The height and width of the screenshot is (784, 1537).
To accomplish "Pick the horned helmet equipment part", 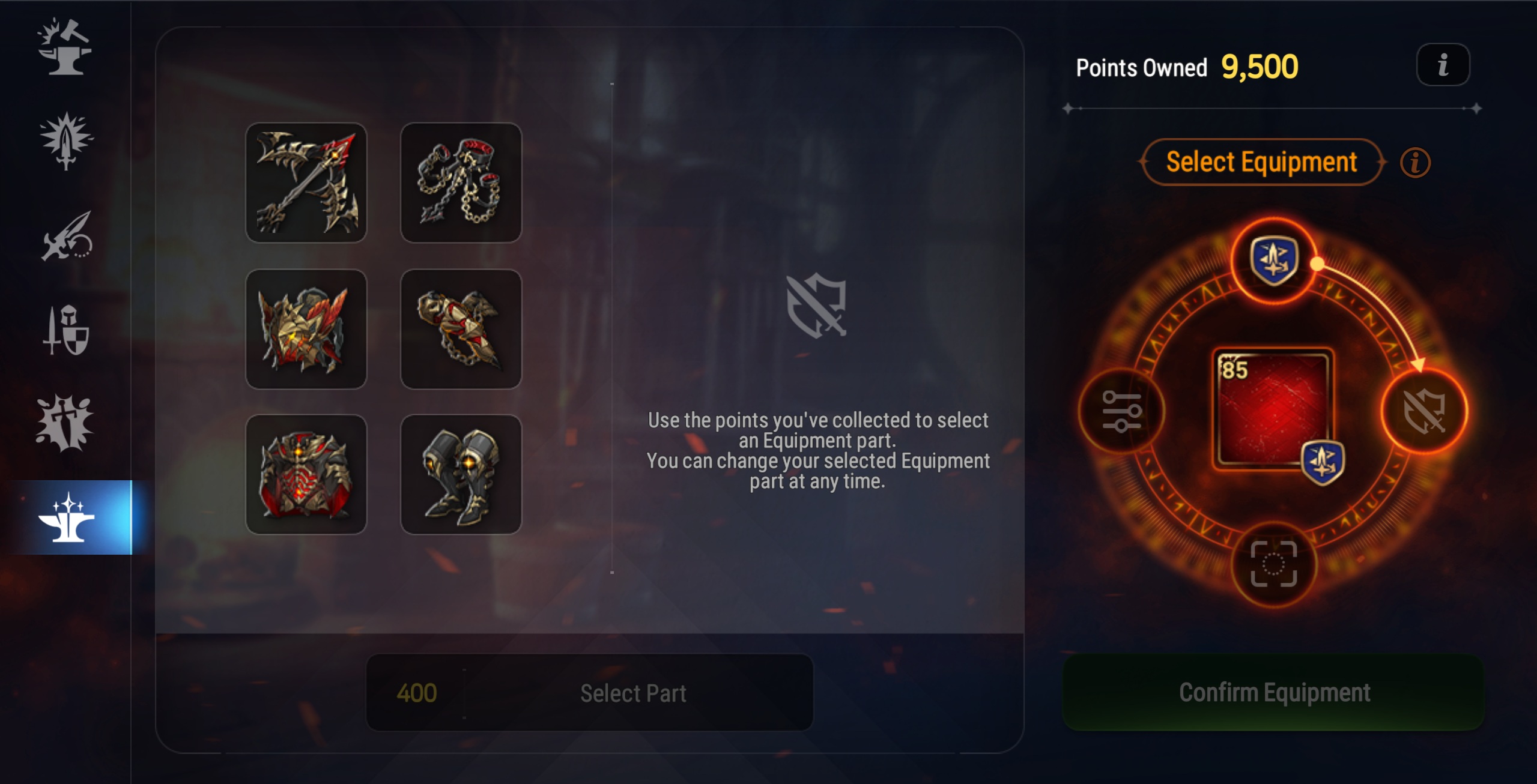I will [x=306, y=329].
